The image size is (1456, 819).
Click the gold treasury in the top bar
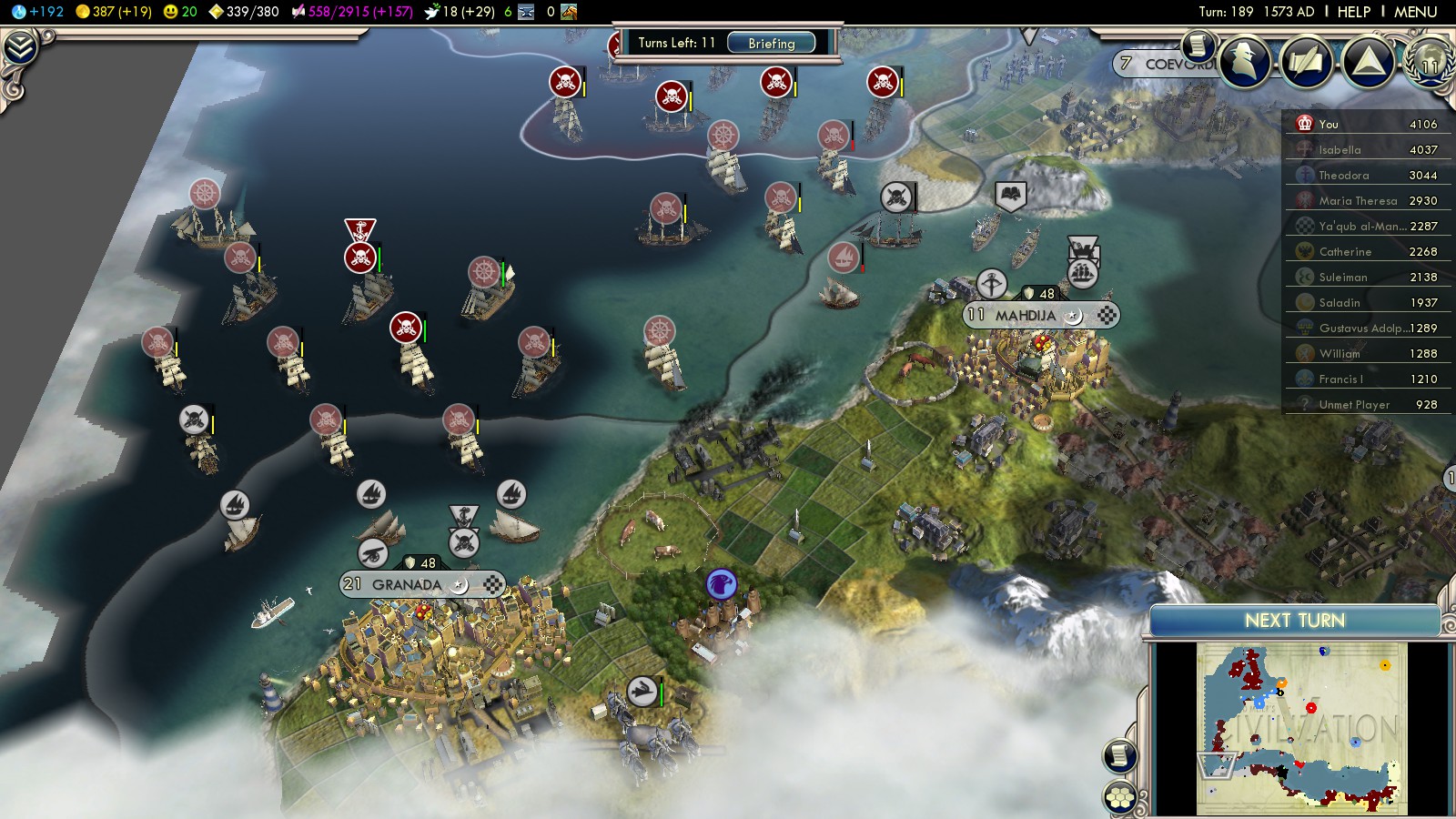(x=113, y=12)
